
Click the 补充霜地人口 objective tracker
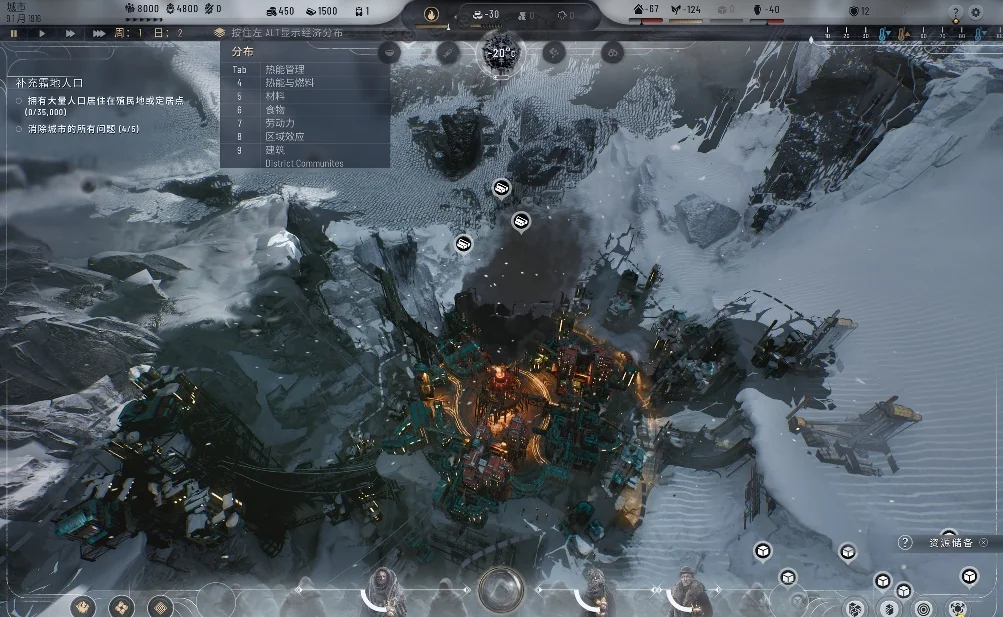coord(59,84)
